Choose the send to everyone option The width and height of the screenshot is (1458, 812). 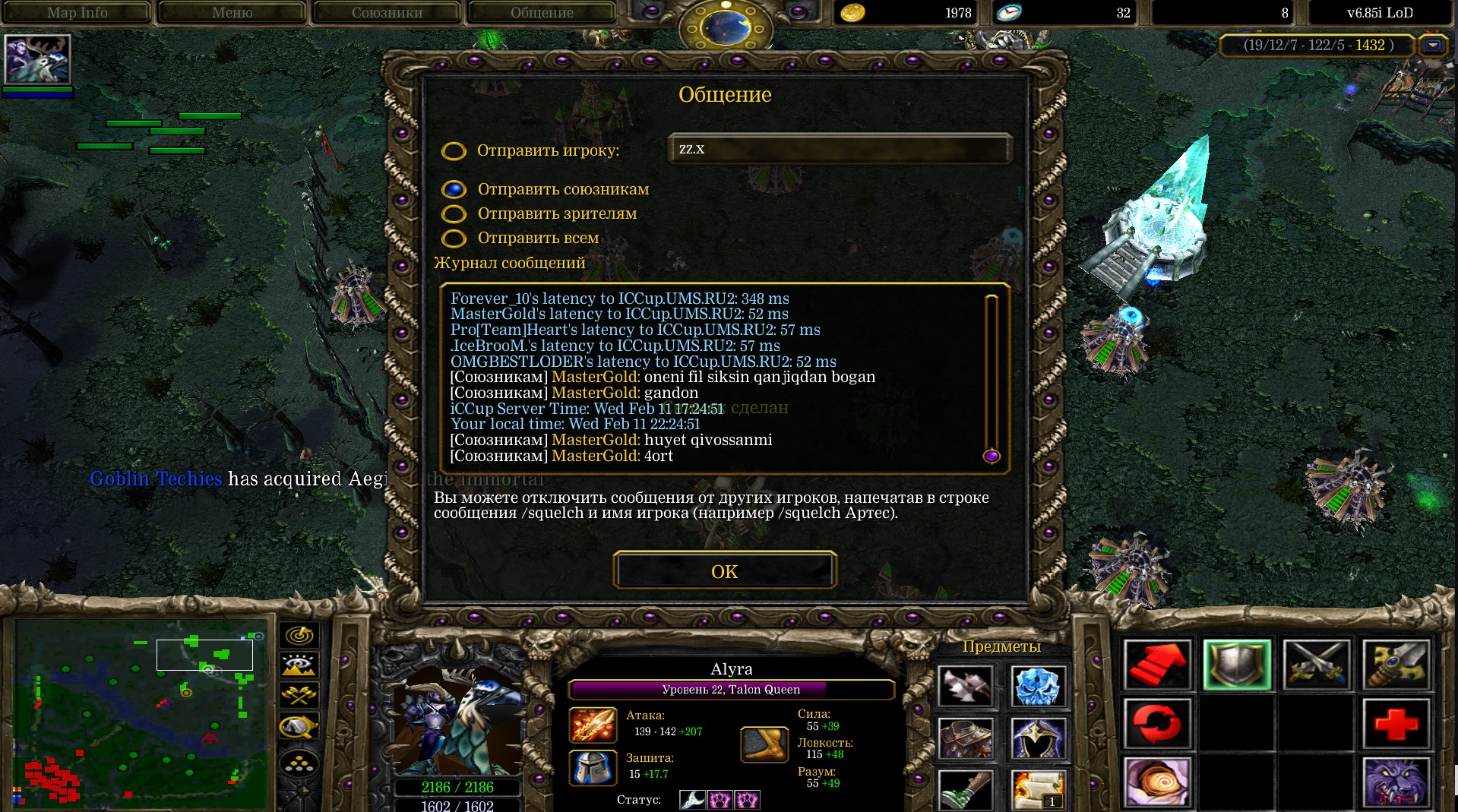(454, 239)
